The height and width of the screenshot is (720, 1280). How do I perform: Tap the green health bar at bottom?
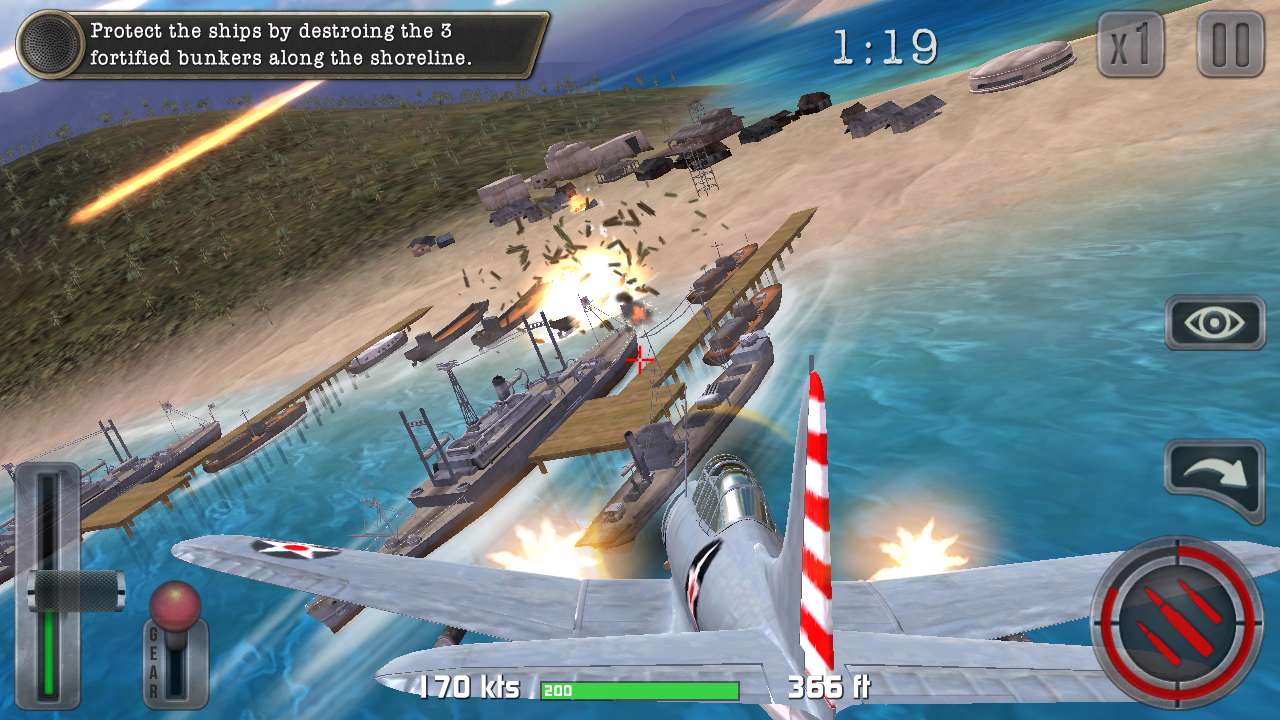tap(640, 690)
